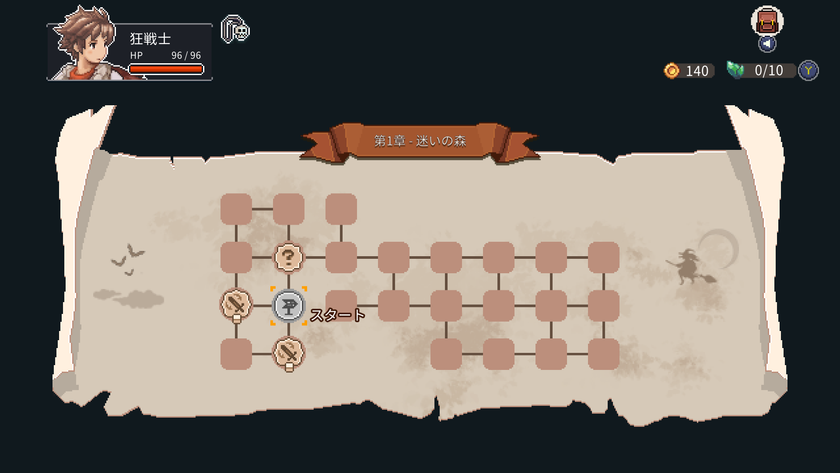Choose the sword battle node below Start
840x473 pixels.
point(289,352)
